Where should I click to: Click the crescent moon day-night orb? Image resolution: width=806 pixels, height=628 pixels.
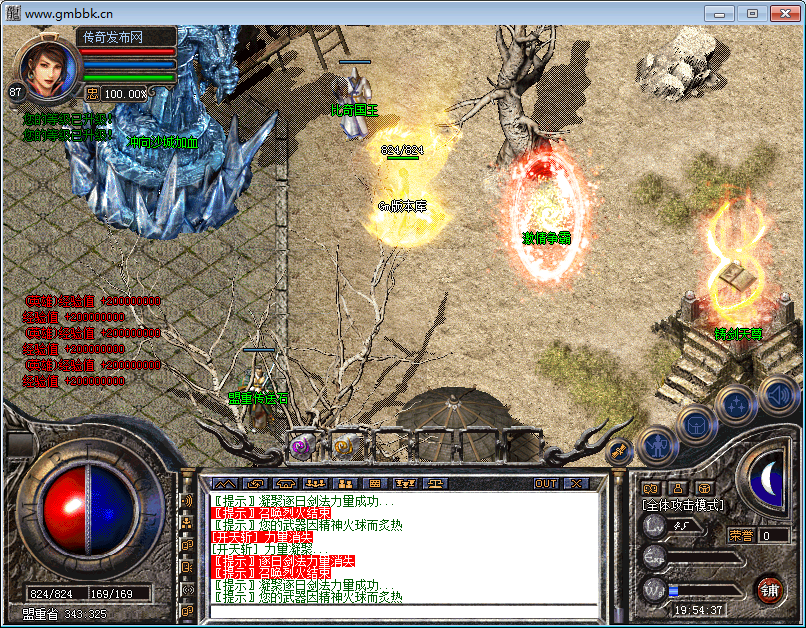[x=768, y=479]
